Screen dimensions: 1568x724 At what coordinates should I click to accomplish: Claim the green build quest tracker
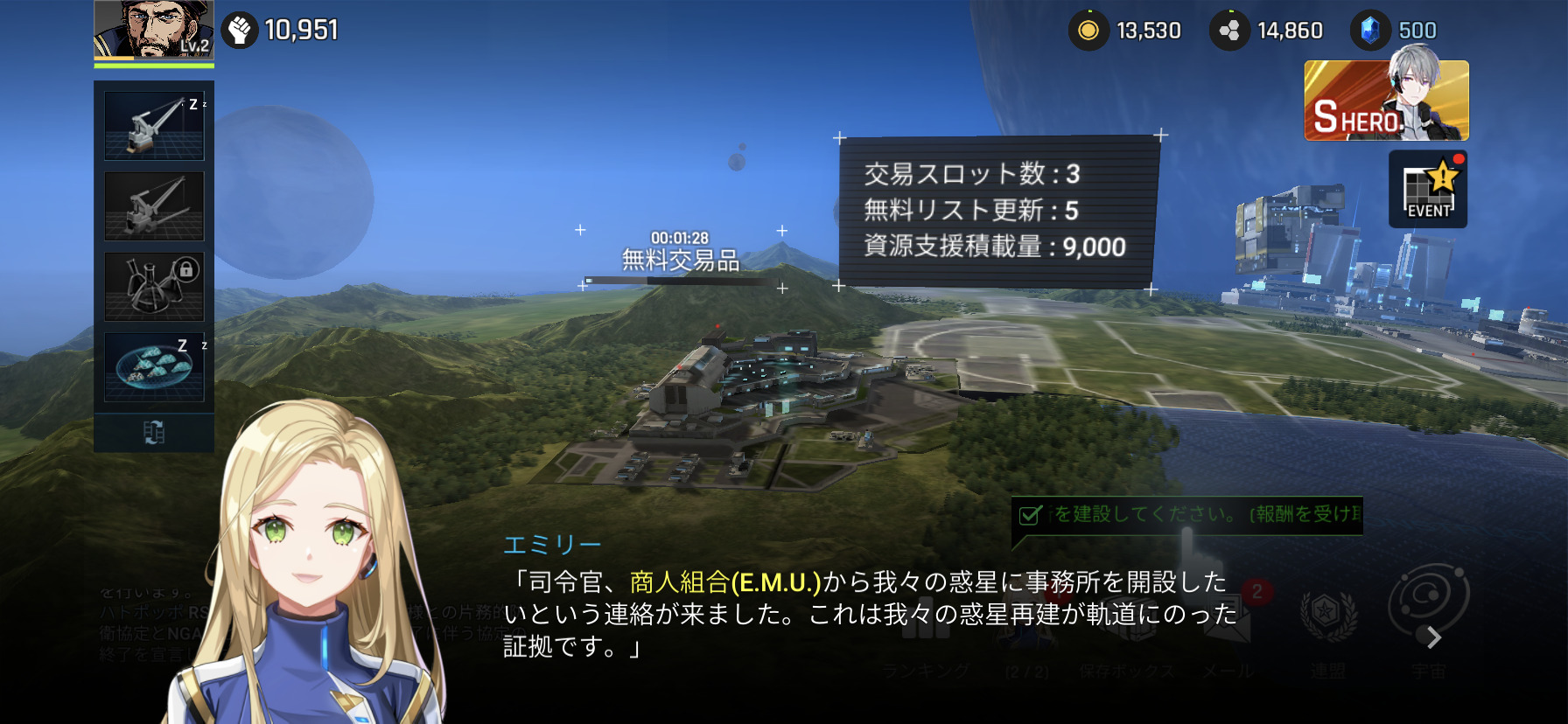click(1186, 514)
